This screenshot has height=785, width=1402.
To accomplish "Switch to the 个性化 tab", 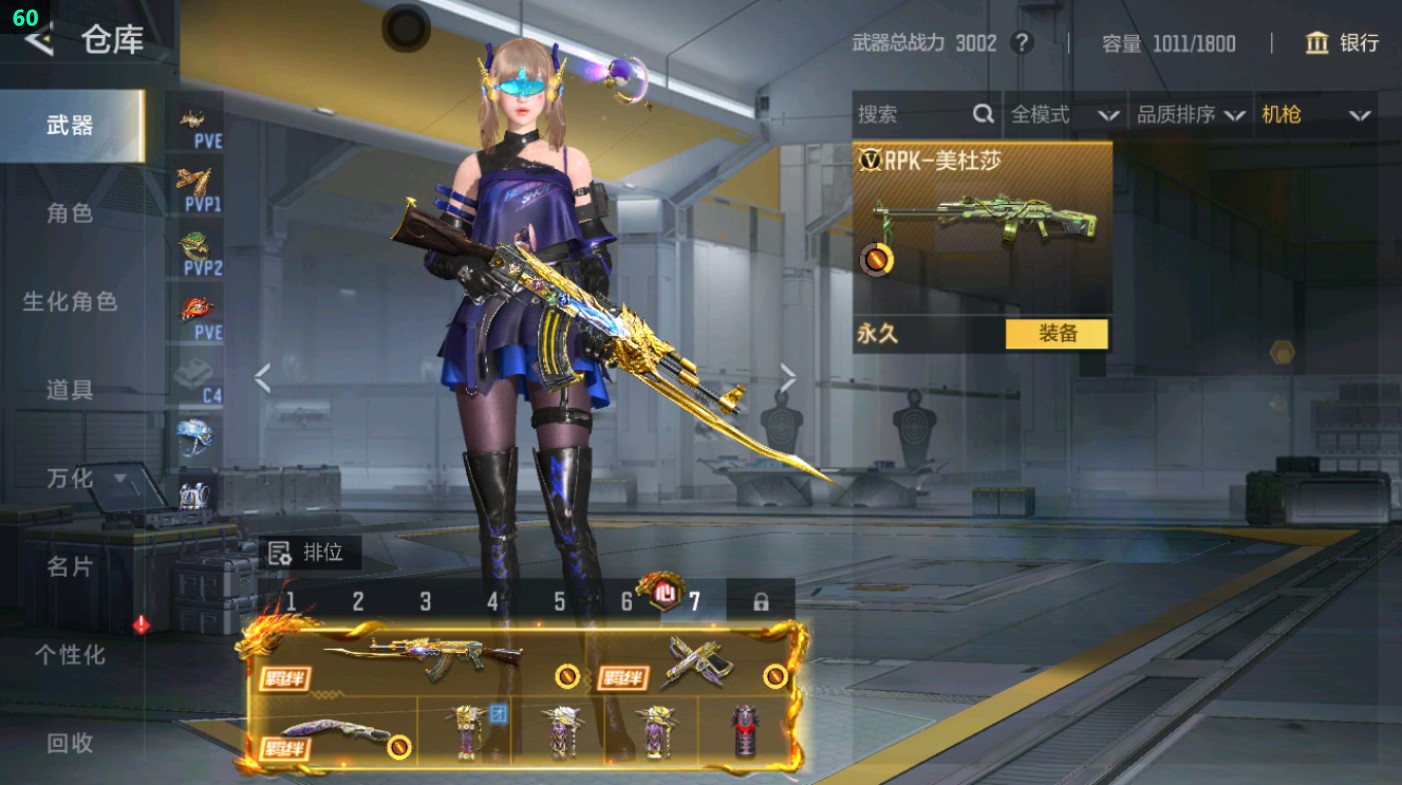I will 70,654.
